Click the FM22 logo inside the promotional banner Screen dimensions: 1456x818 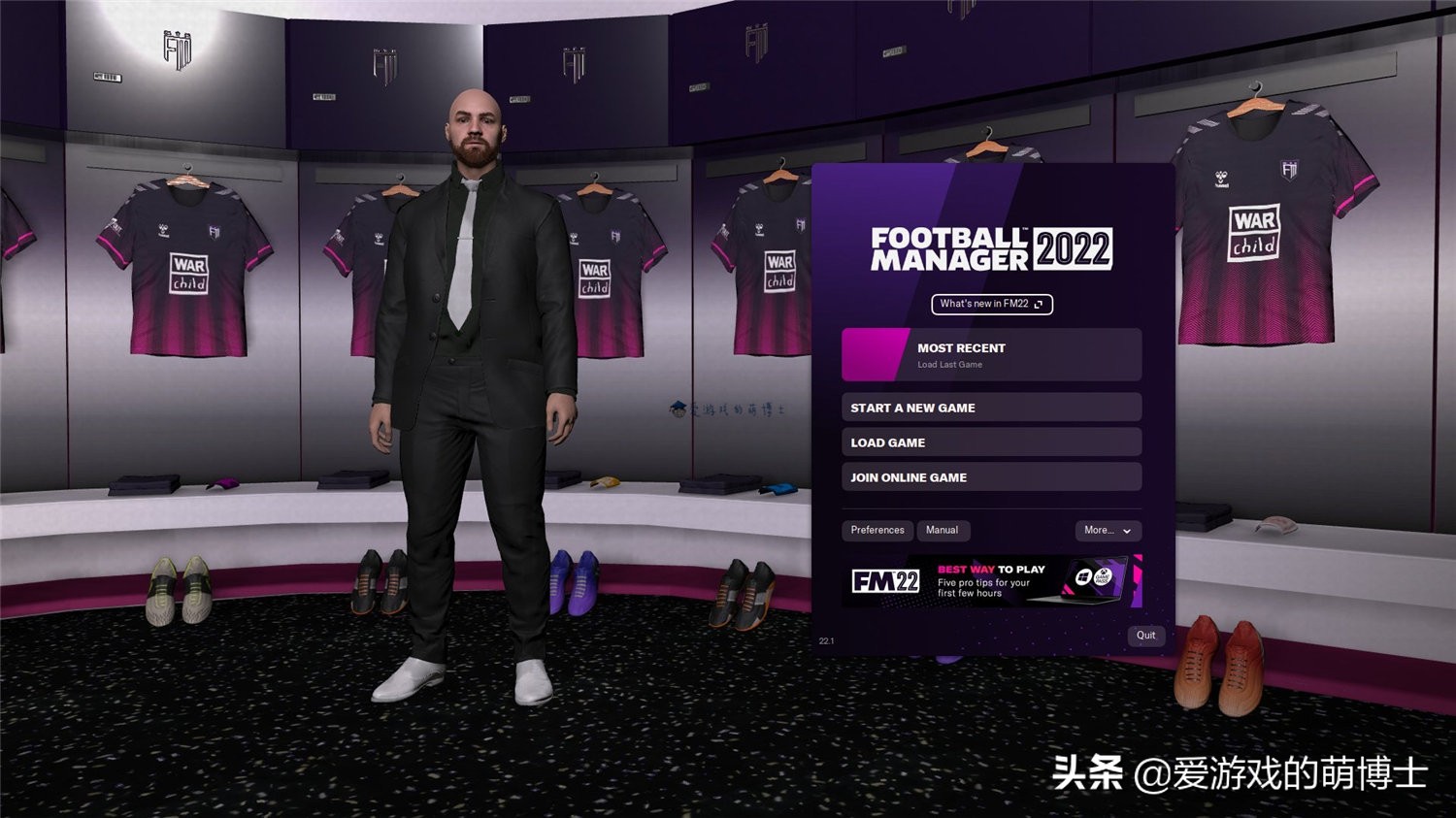coord(885,580)
